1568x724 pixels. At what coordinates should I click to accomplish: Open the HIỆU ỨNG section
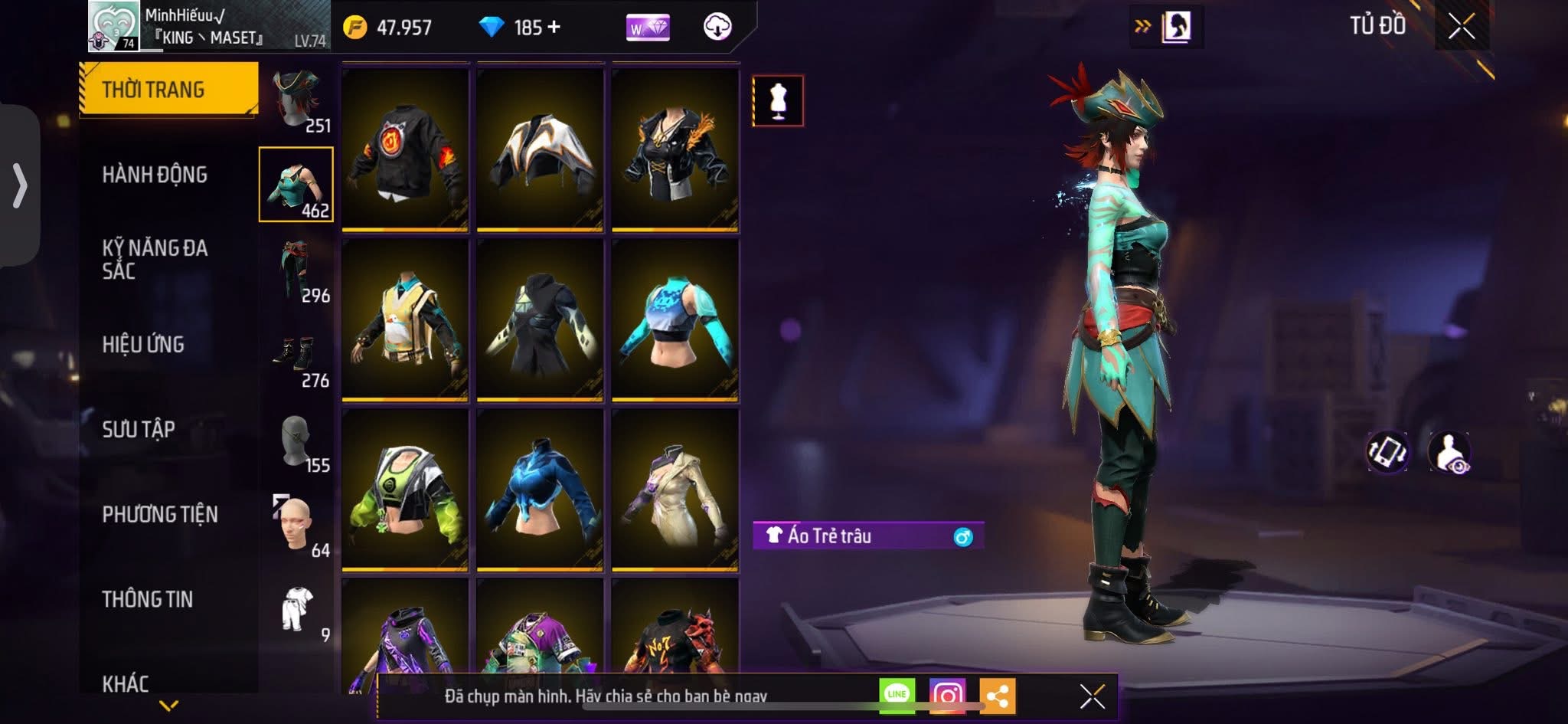(143, 345)
